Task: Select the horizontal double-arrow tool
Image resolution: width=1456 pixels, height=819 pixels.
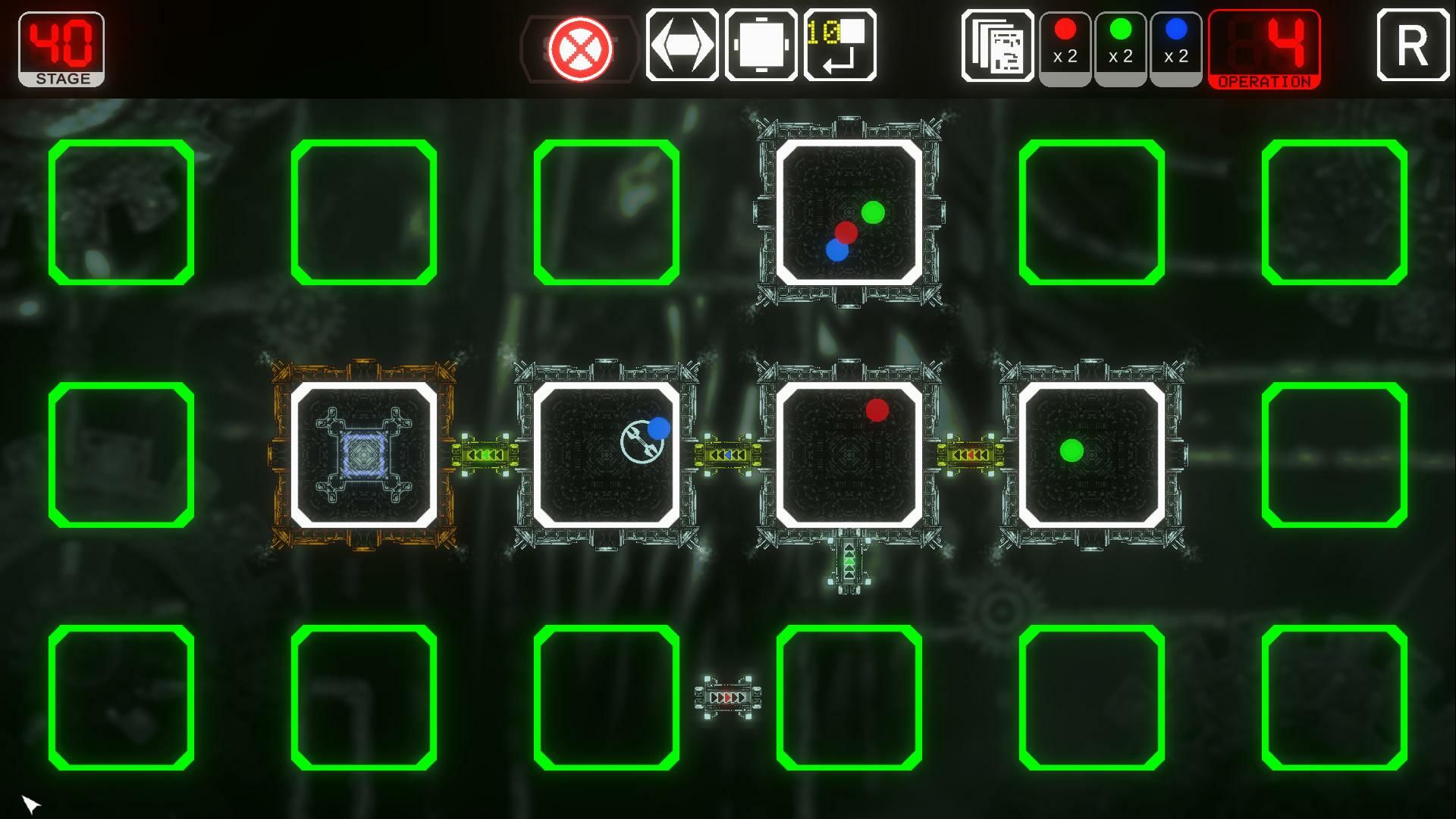Action: click(682, 45)
